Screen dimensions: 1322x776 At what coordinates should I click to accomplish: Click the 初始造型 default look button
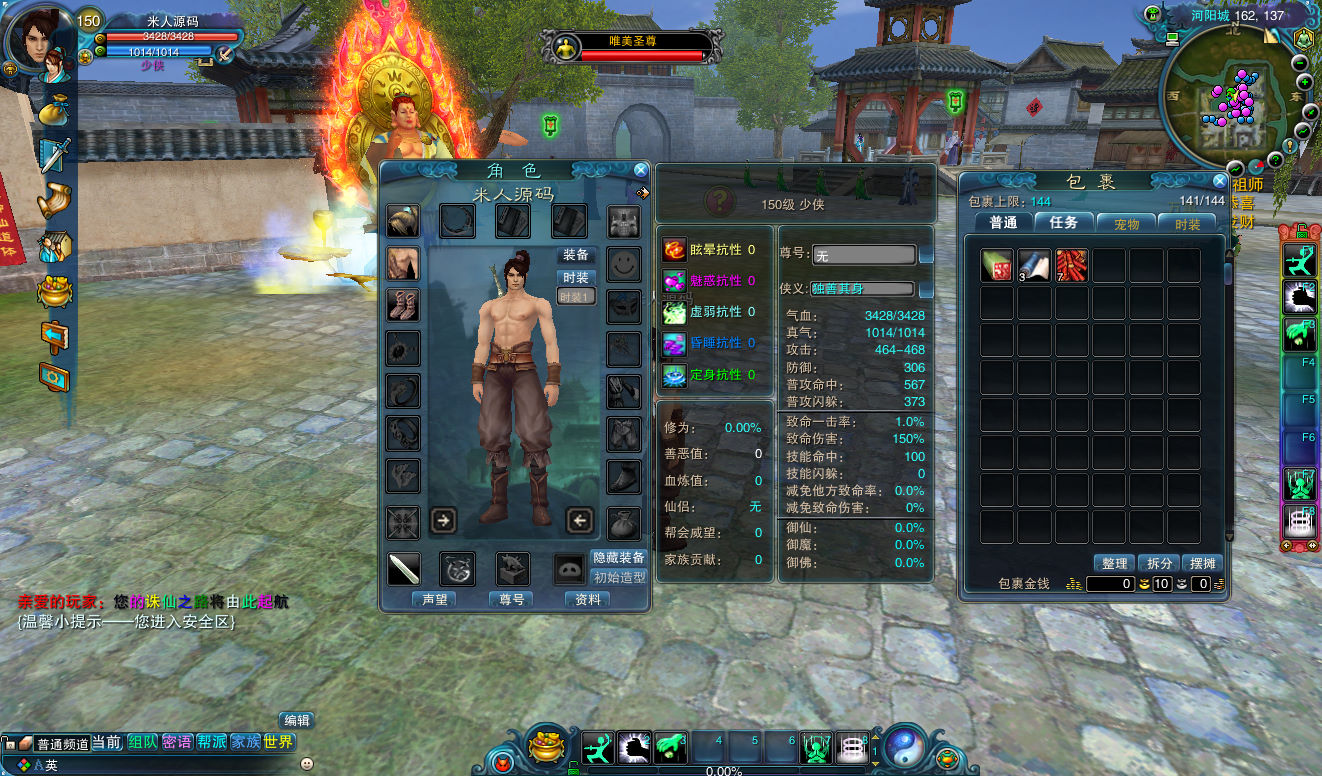pos(619,577)
